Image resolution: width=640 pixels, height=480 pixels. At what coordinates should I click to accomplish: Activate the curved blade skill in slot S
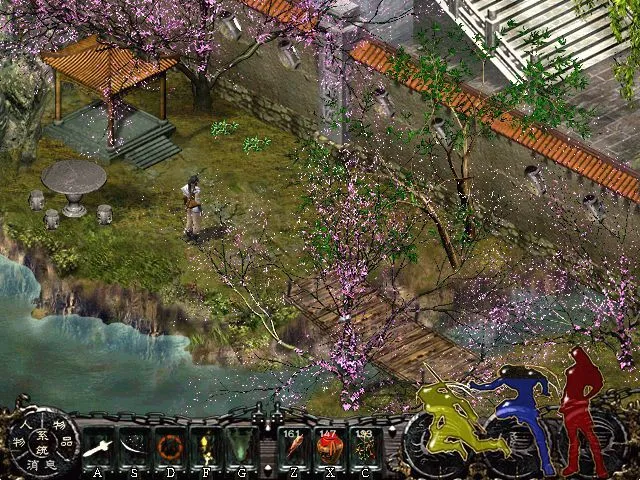[132, 446]
